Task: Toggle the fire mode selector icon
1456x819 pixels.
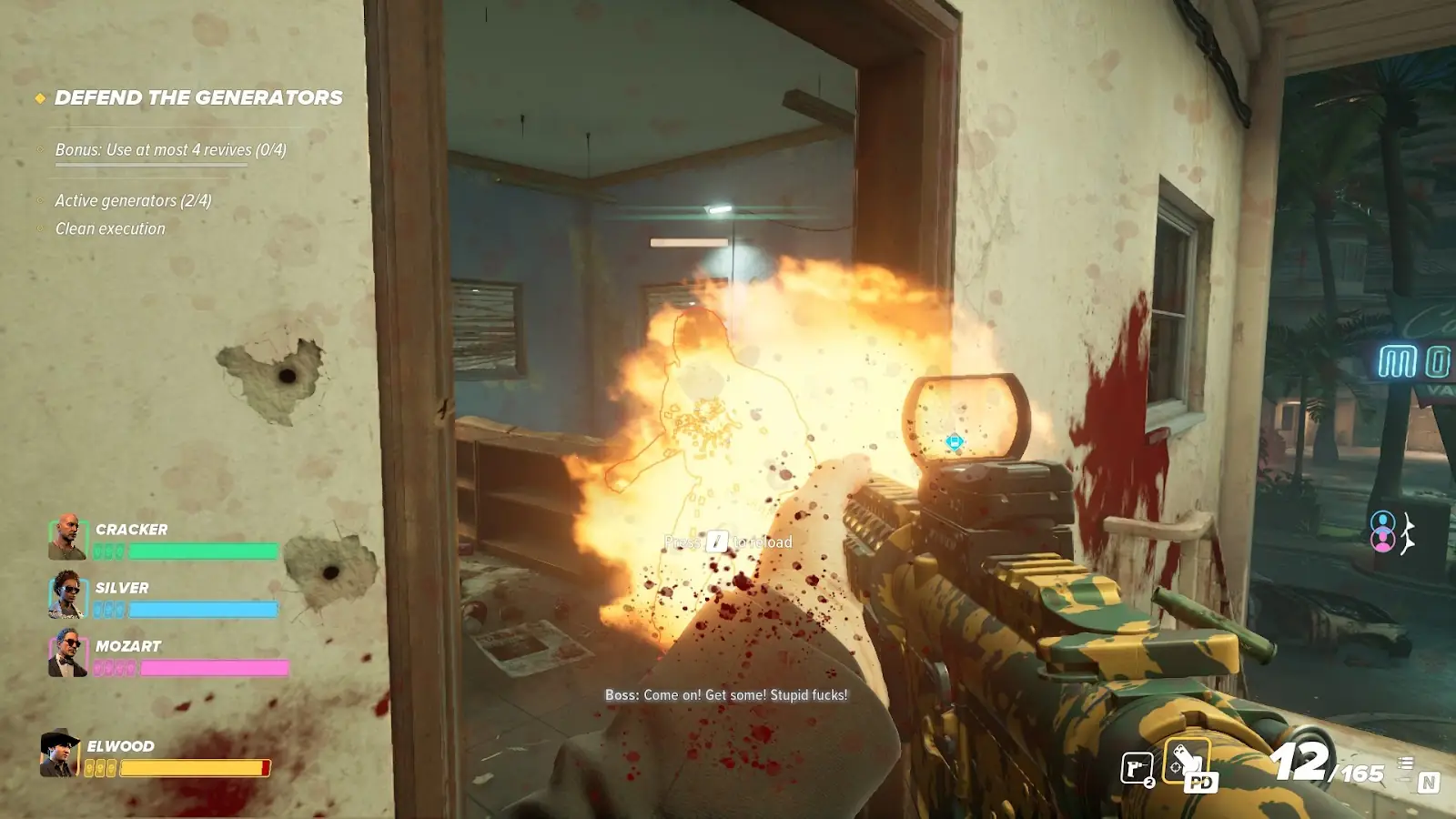Action: coord(1406,764)
